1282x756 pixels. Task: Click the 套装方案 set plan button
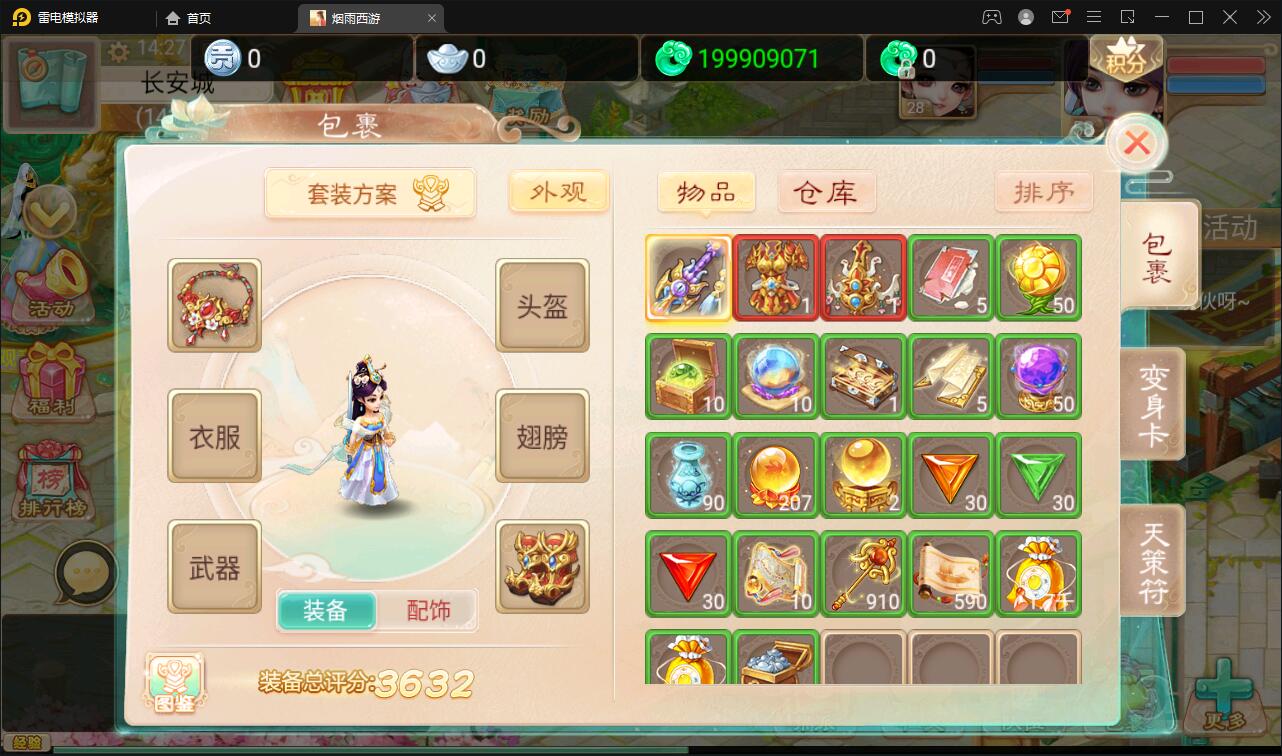coord(370,192)
